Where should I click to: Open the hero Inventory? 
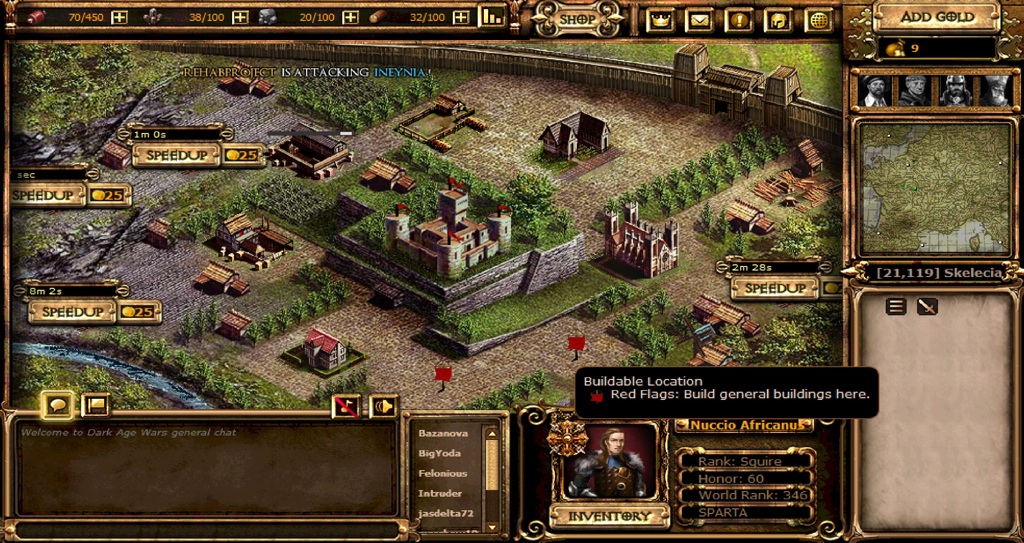tap(609, 516)
